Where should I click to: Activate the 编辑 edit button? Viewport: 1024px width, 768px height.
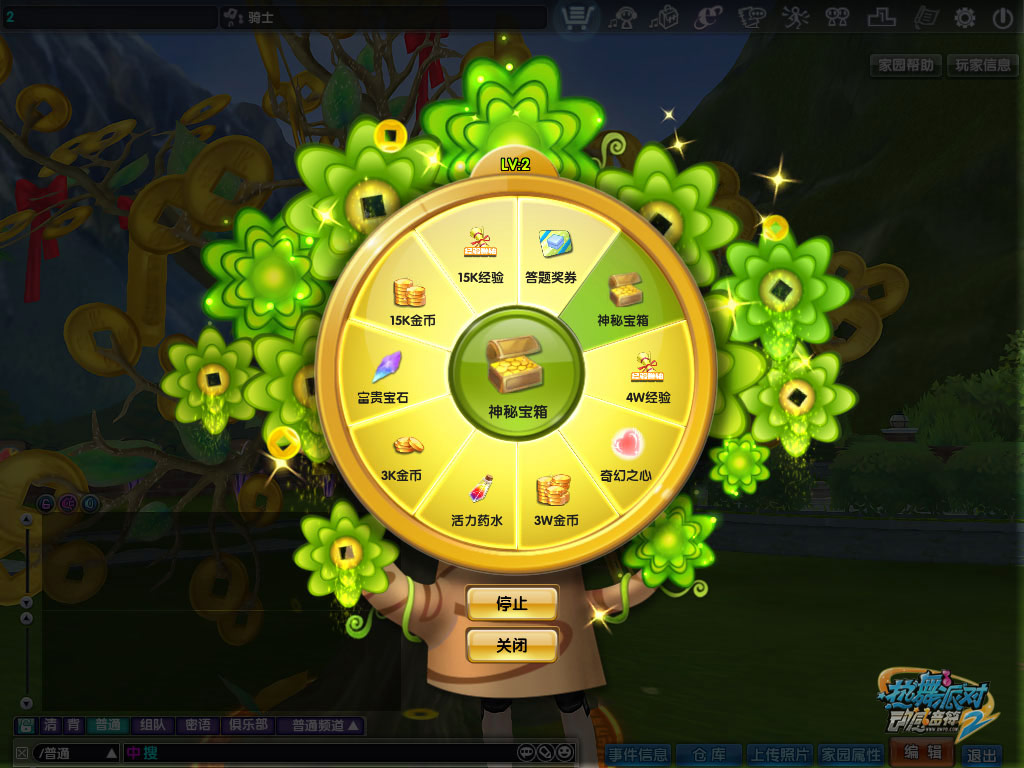coord(921,753)
